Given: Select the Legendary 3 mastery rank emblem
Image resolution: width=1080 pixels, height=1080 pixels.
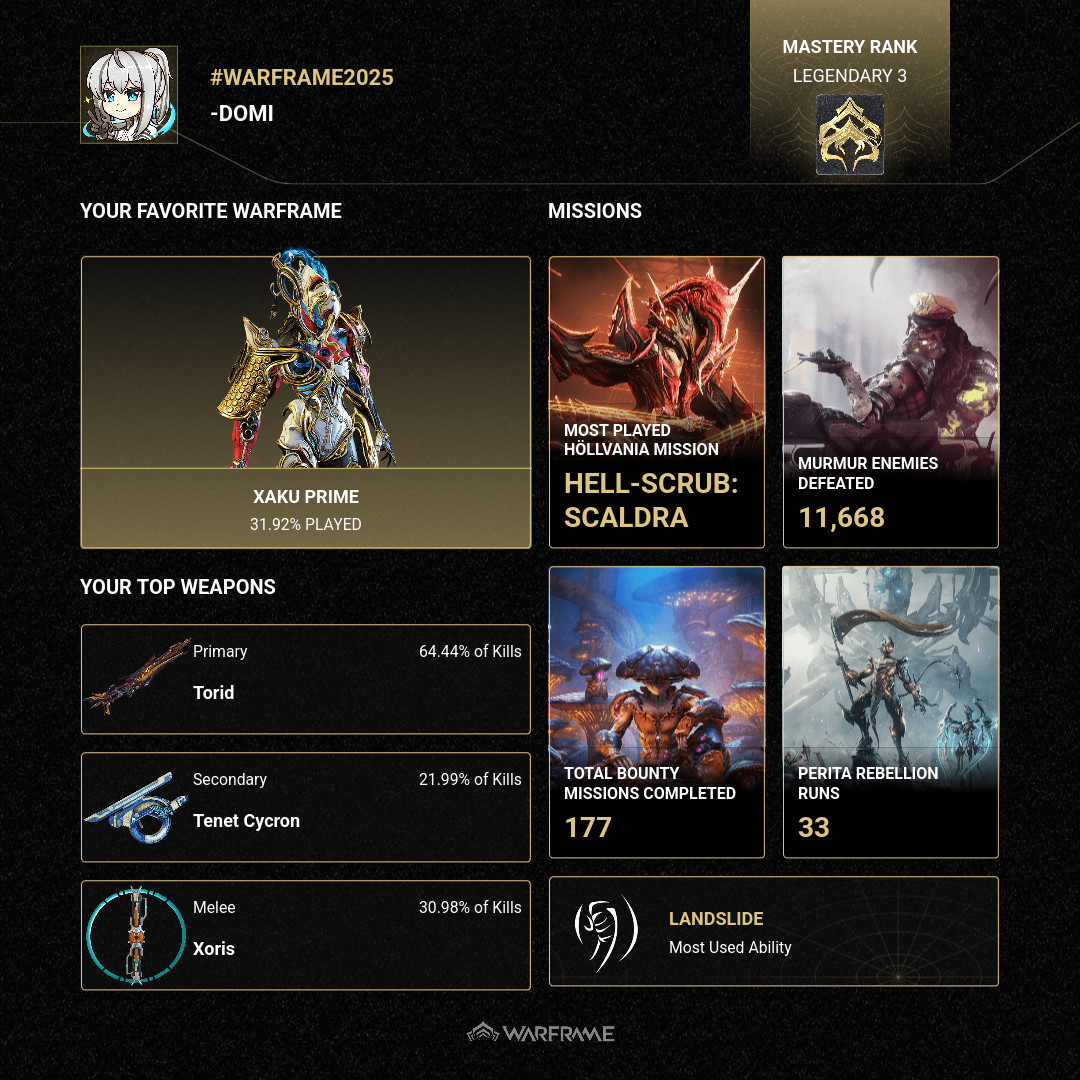Looking at the screenshot, I should tap(850, 135).
